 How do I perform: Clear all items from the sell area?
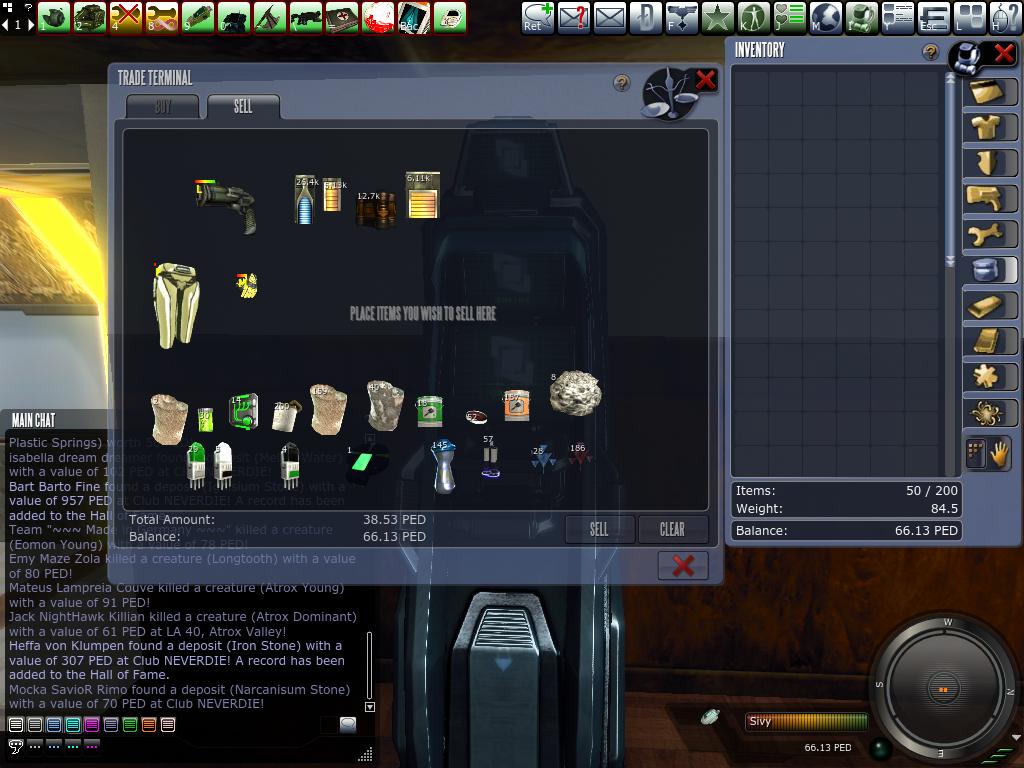672,529
